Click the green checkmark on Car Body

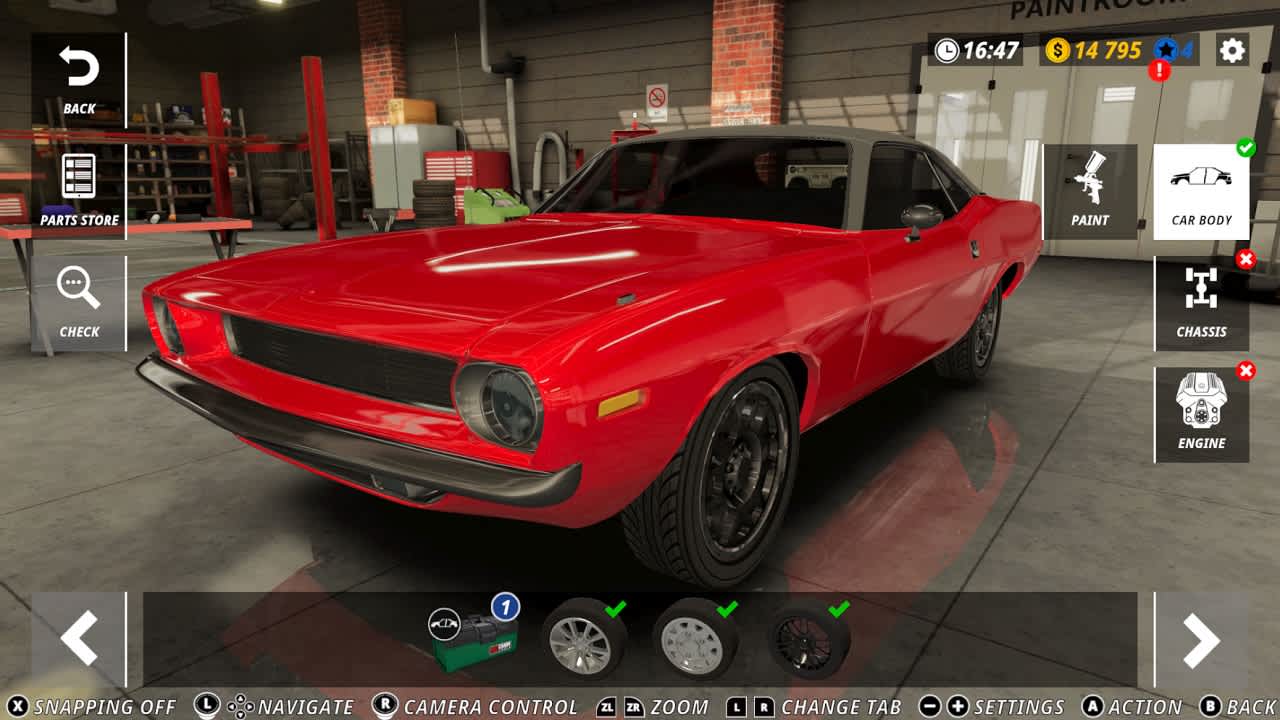click(1244, 150)
